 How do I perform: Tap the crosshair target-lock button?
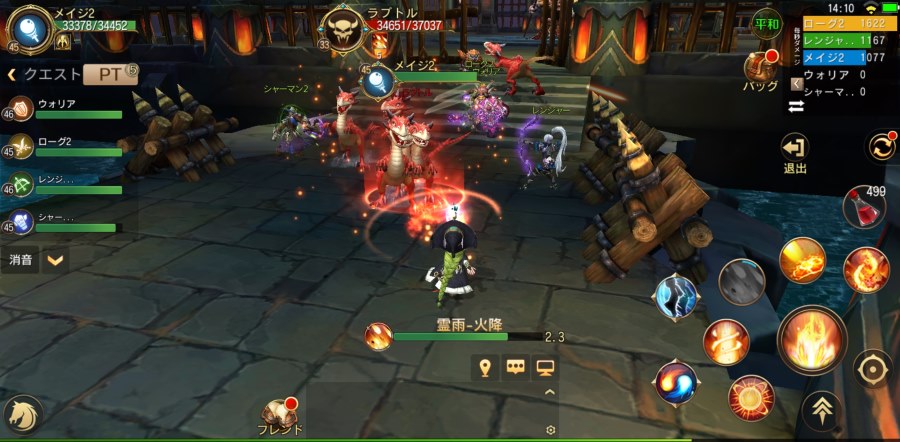[x=873, y=367]
